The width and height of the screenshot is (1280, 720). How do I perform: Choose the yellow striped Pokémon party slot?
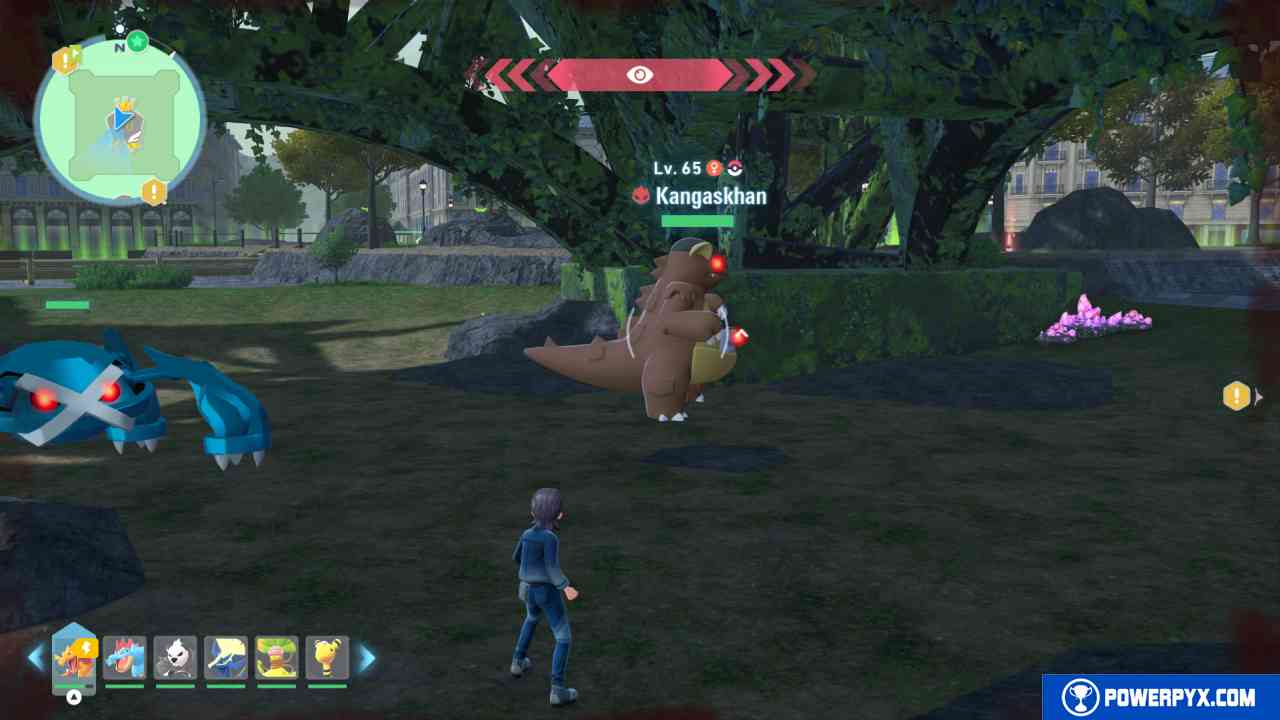coord(327,657)
